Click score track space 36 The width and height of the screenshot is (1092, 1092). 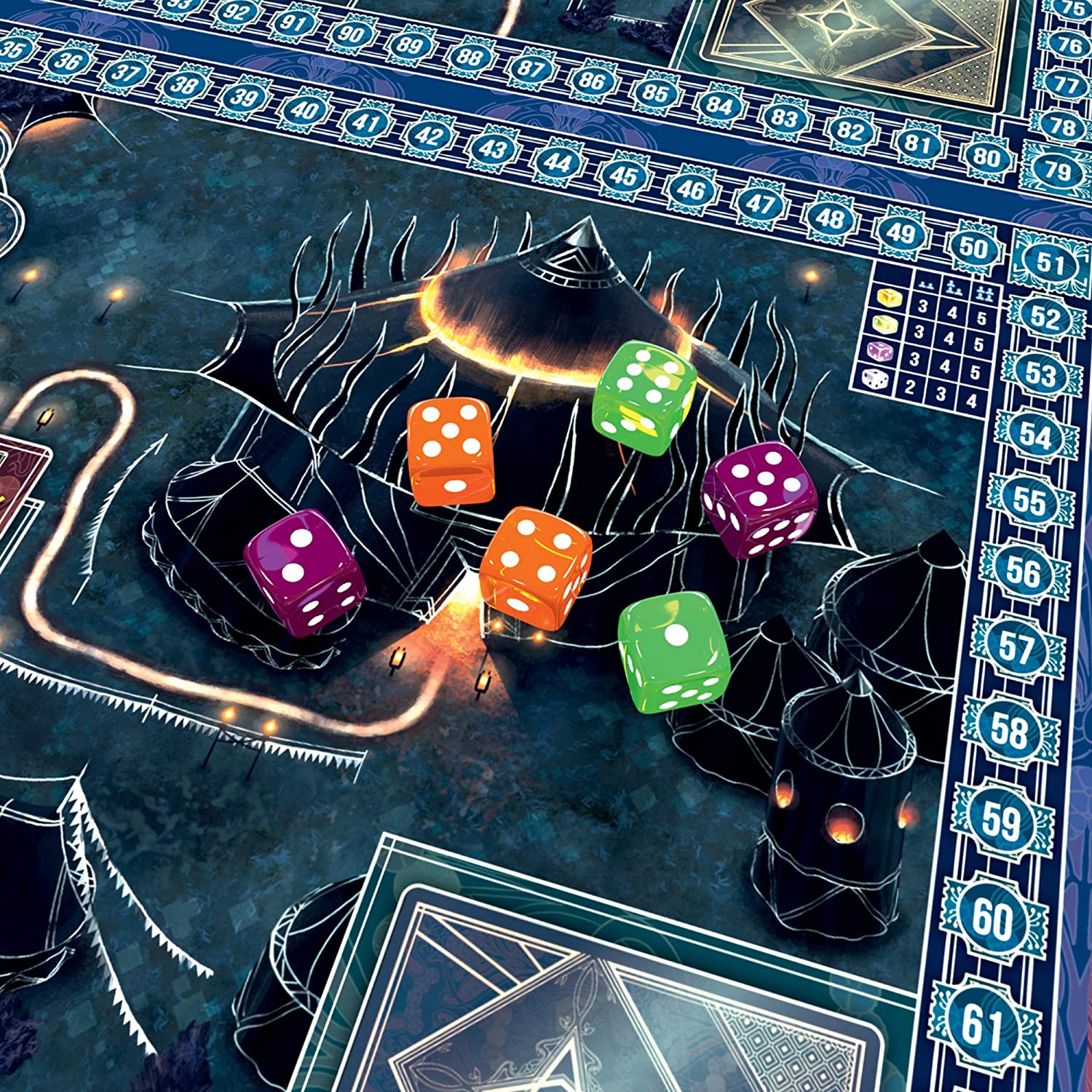point(67,60)
